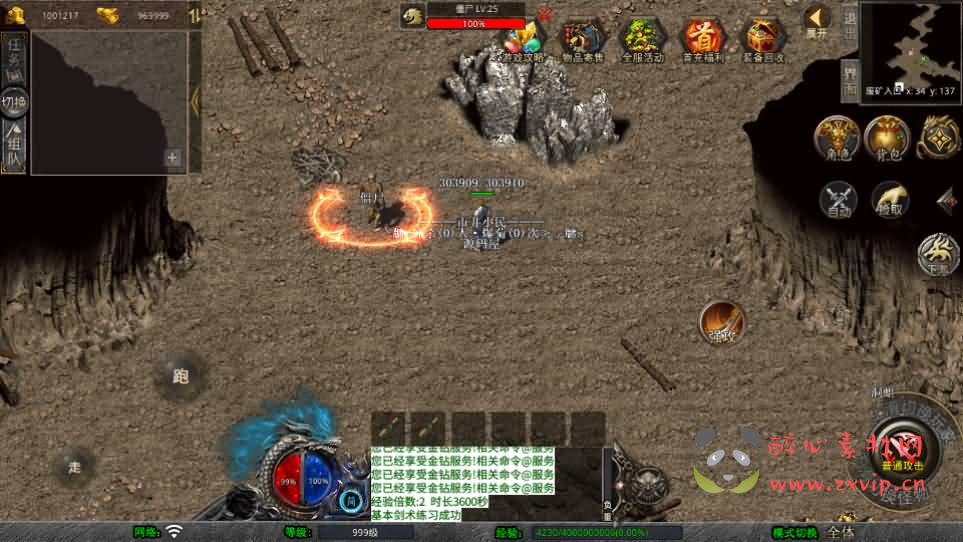
Task: Tap the 捡取 pickup claw button
Action: (889, 200)
